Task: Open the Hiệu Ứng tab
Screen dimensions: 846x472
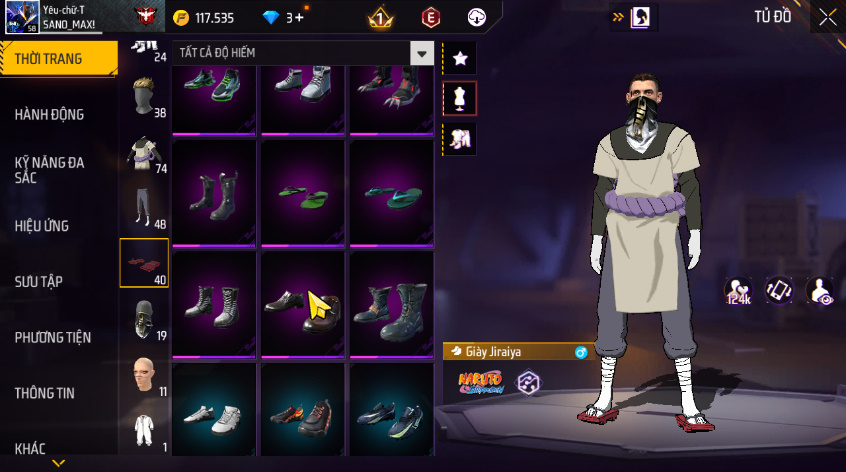Action: pyautogui.click(x=42, y=226)
